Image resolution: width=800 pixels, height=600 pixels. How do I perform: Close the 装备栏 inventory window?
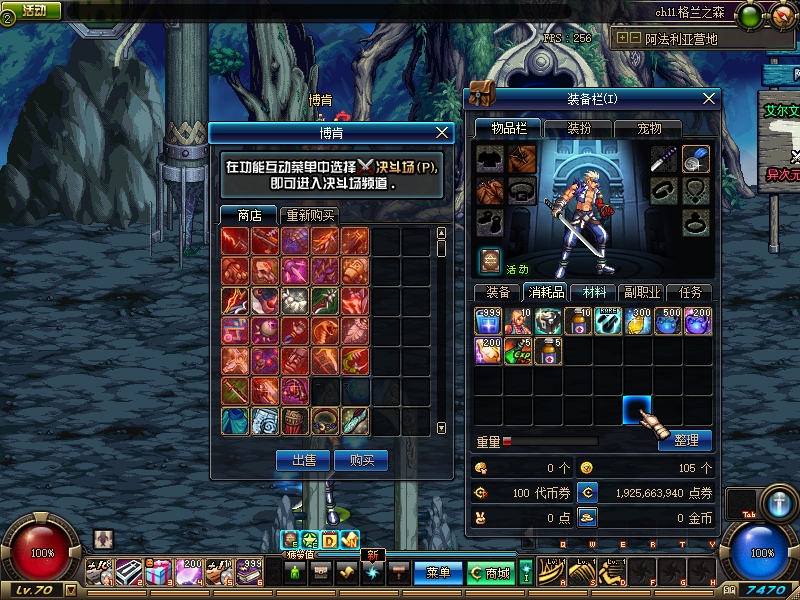tap(709, 98)
